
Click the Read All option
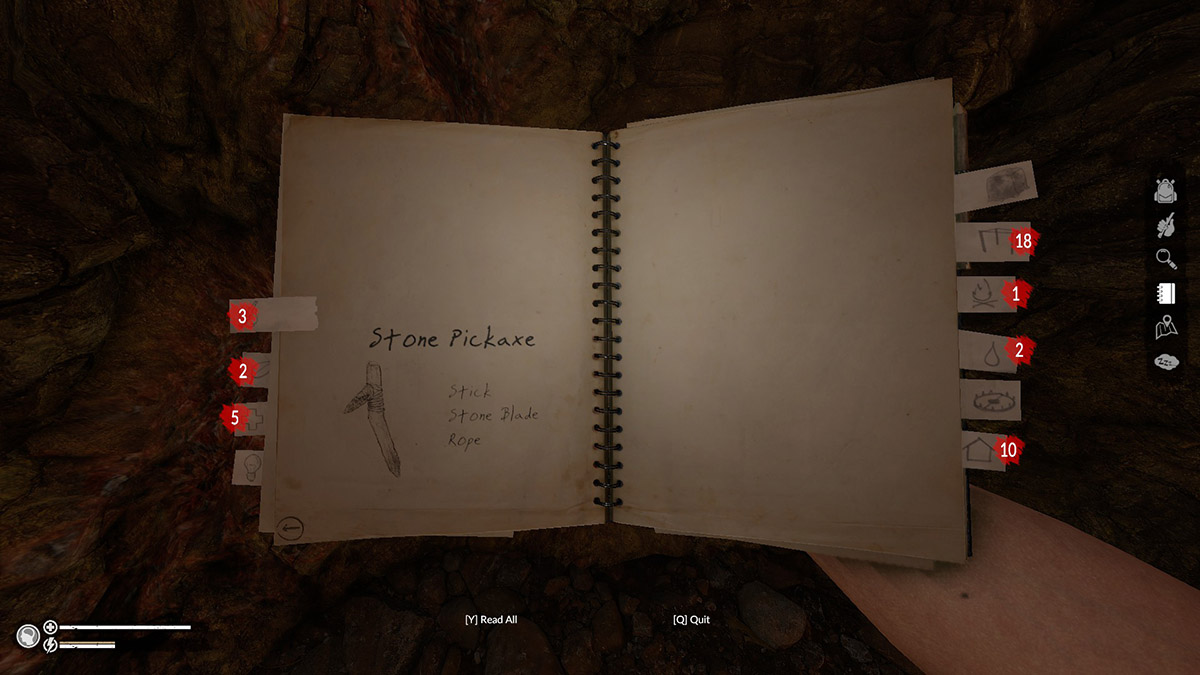point(491,620)
